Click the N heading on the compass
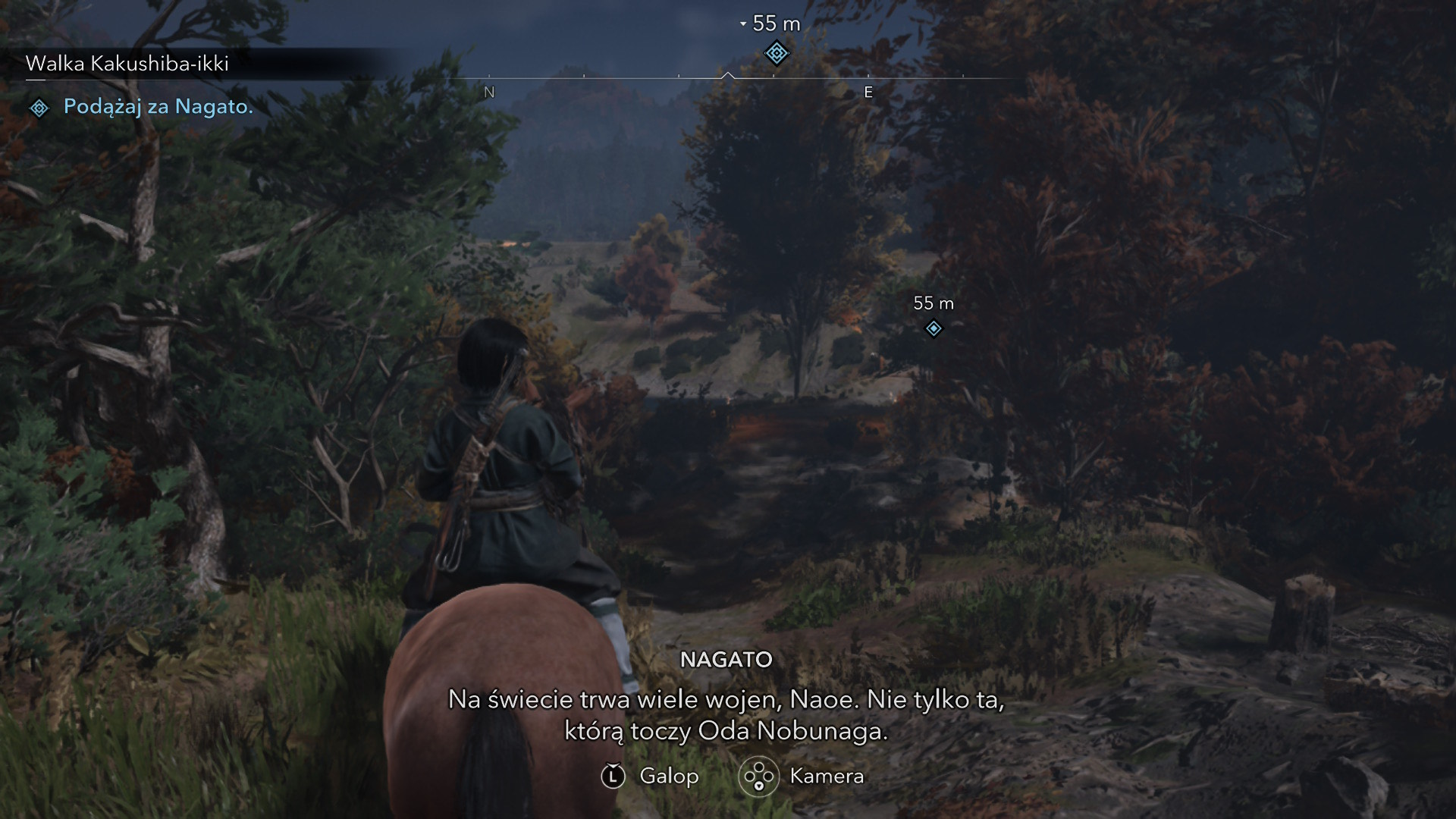Image resolution: width=1456 pixels, height=819 pixels. coord(489,93)
